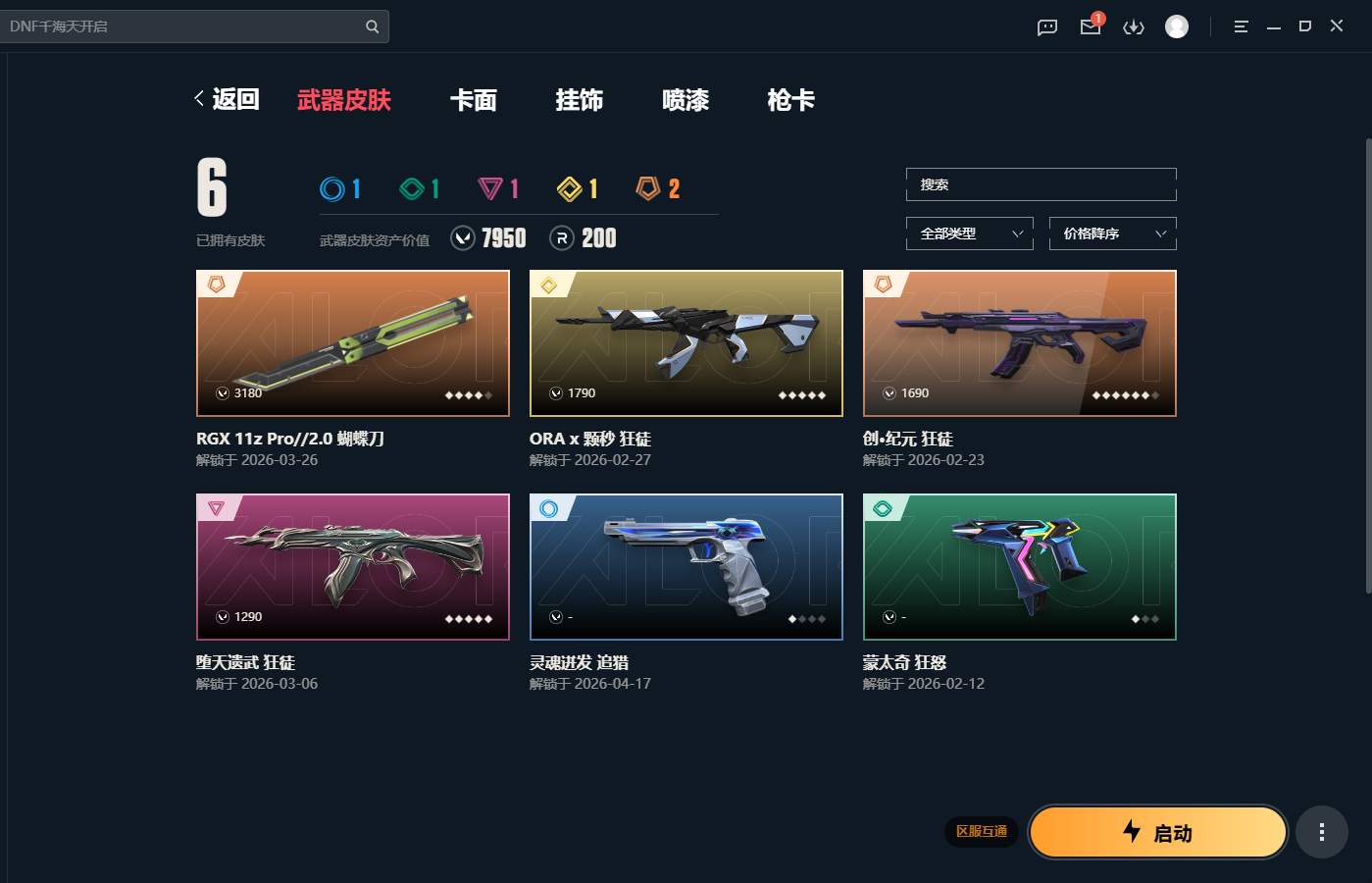1372x883 pixels.
Task: View the 创•纪元 狂徒 skin card
Action: (1019, 343)
